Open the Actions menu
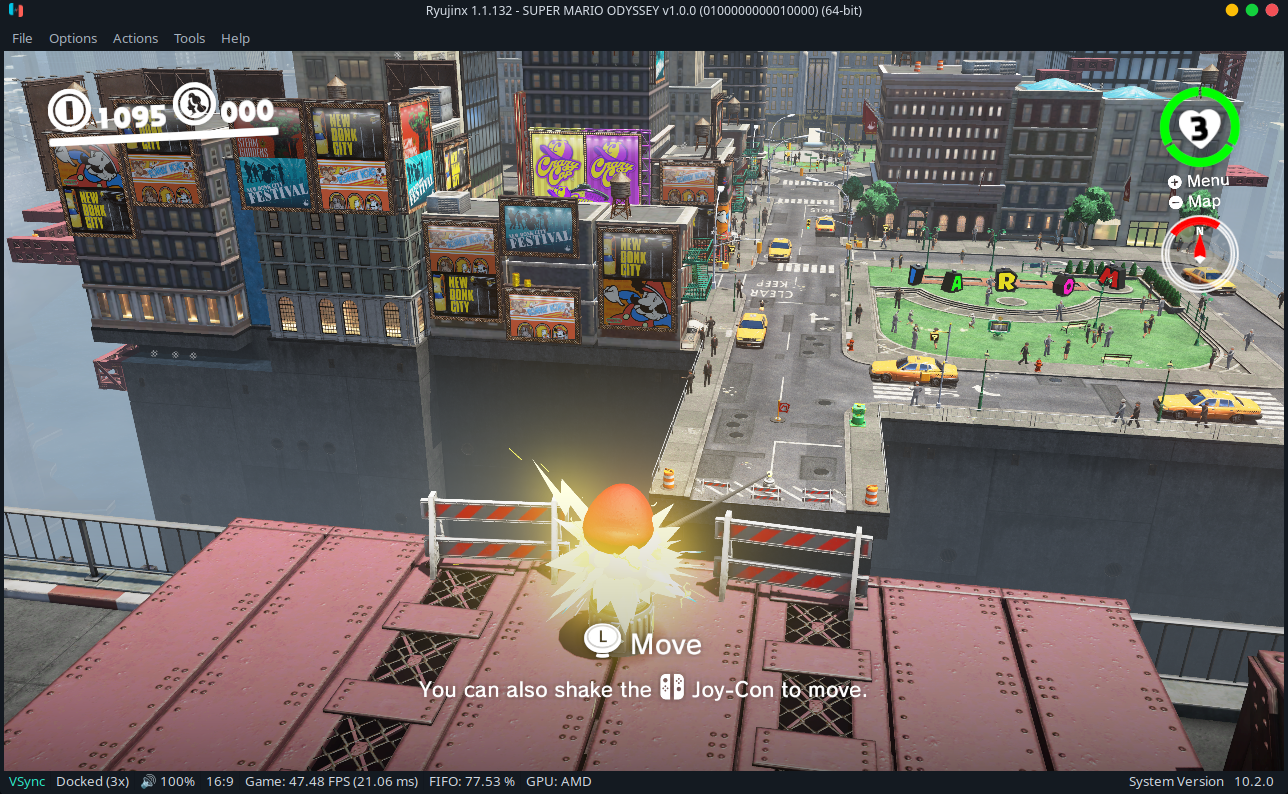The height and width of the screenshot is (794, 1288). (135, 38)
